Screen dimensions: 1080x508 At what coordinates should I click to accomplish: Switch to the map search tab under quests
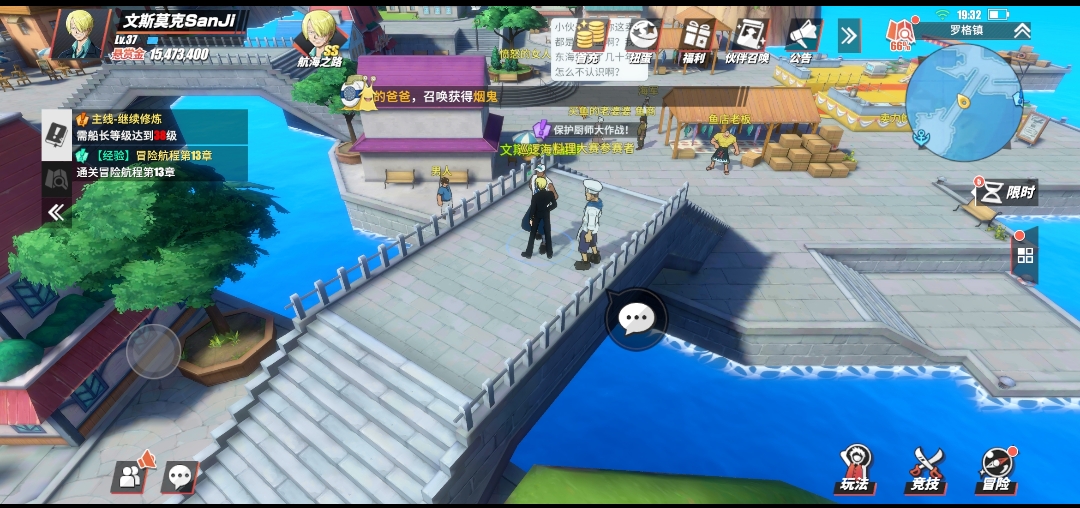click(56, 178)
